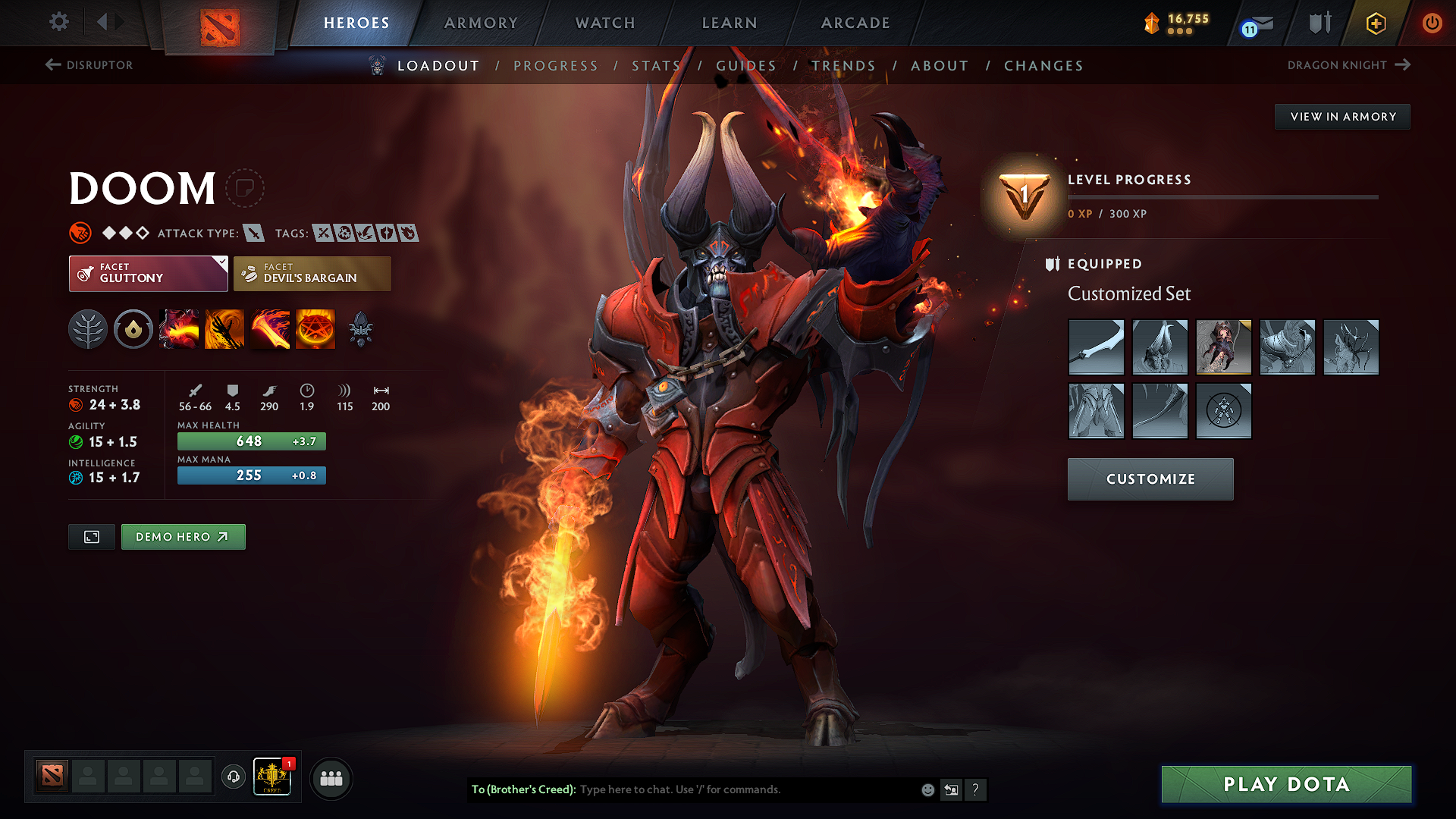Select the Devour ability icon
This screenshot has height=819, width=1456.
(179, 329)
